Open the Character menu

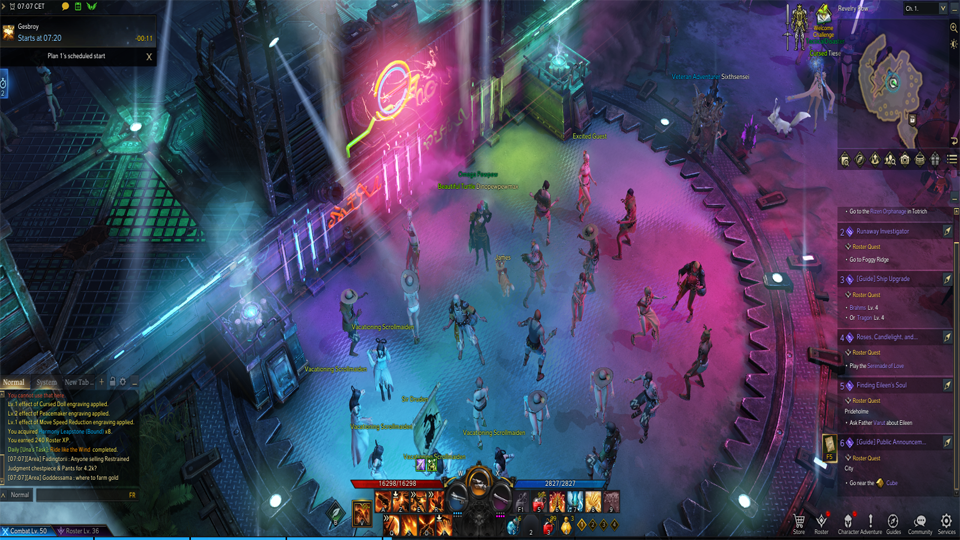pos(848,521)
